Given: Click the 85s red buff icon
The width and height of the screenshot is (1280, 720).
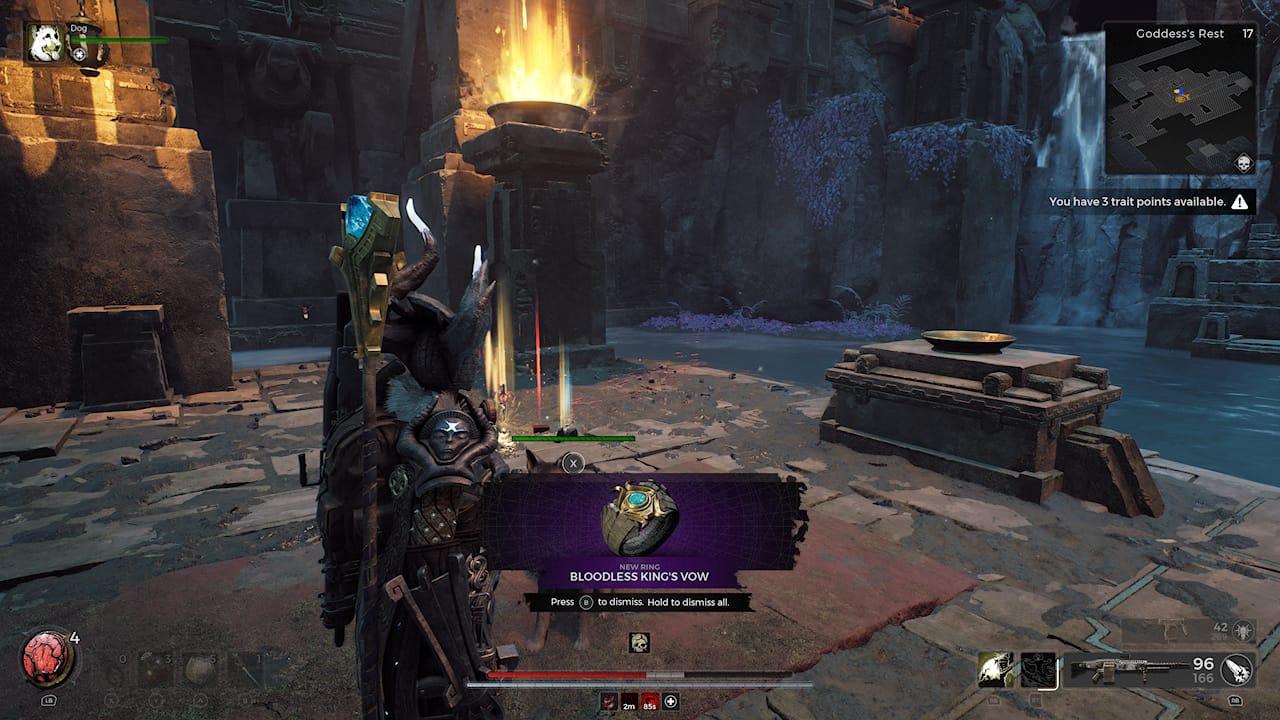Looking at the screenshot, I should pos(650,702).
